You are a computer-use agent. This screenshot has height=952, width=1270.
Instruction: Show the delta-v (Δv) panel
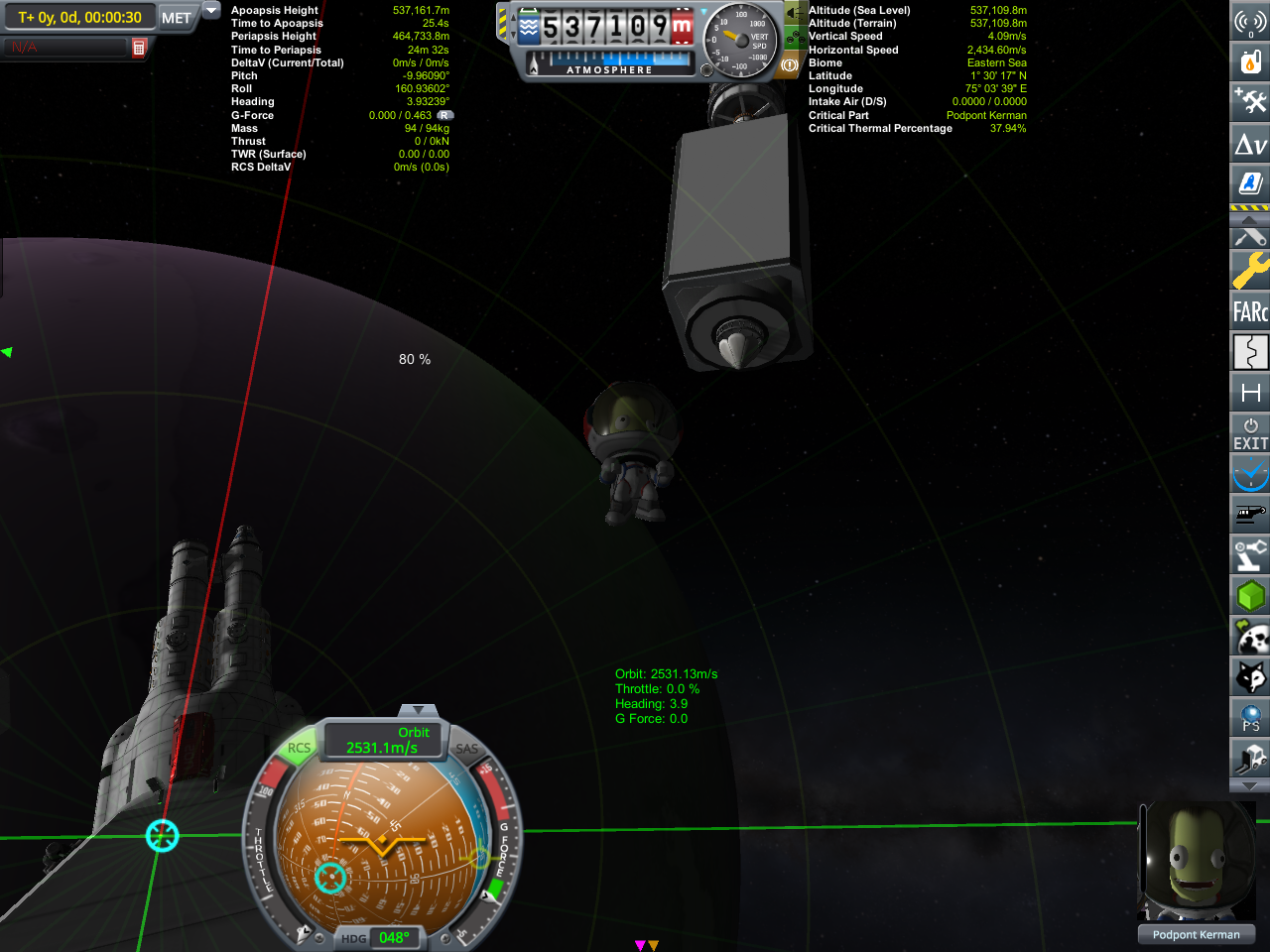coord(1250,144)
